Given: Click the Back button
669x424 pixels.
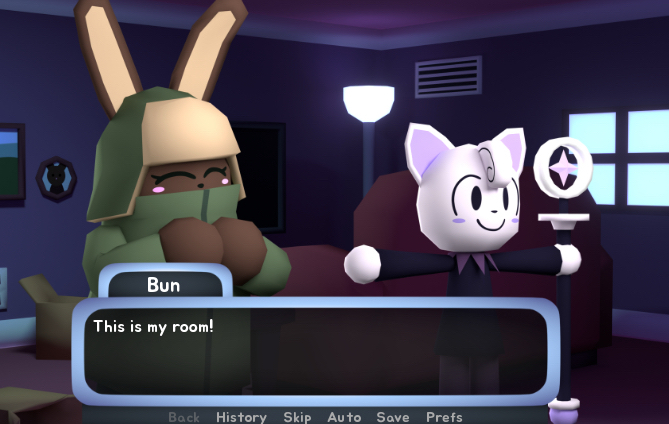Looking at the screenshot, I should coord(184,417).
